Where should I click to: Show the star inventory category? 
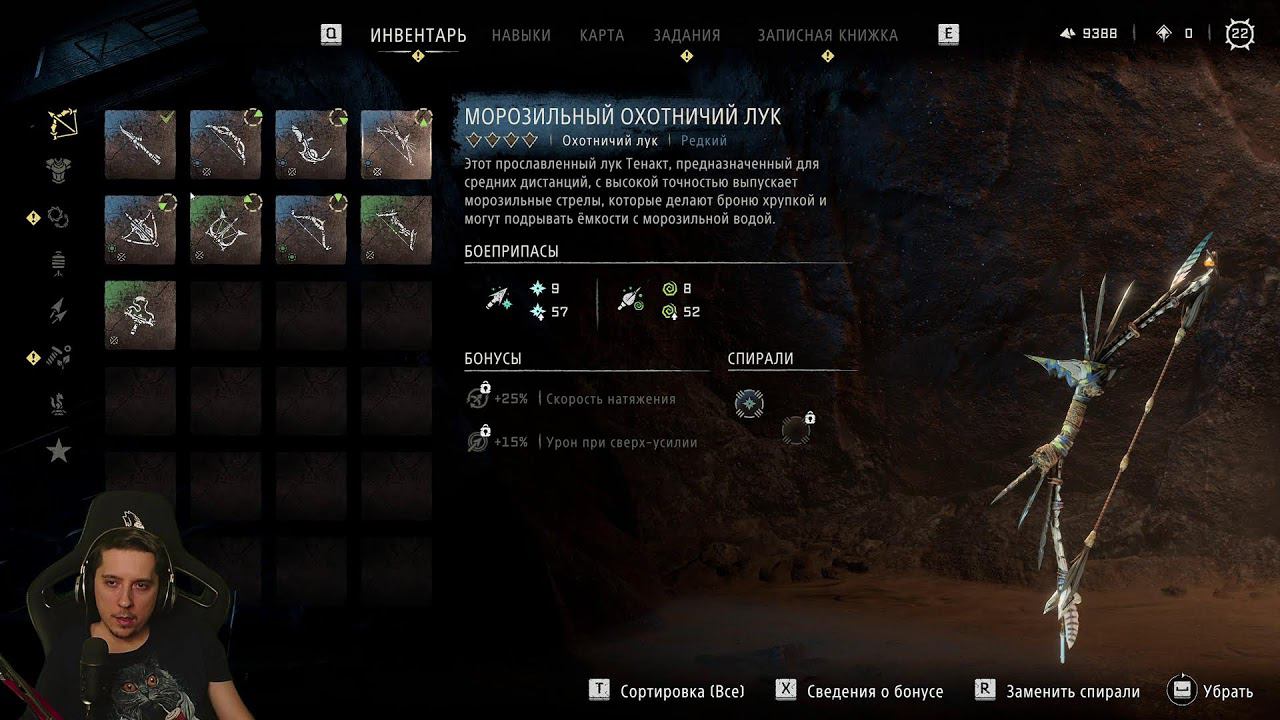pyautogui.click(x=59, y=451)
